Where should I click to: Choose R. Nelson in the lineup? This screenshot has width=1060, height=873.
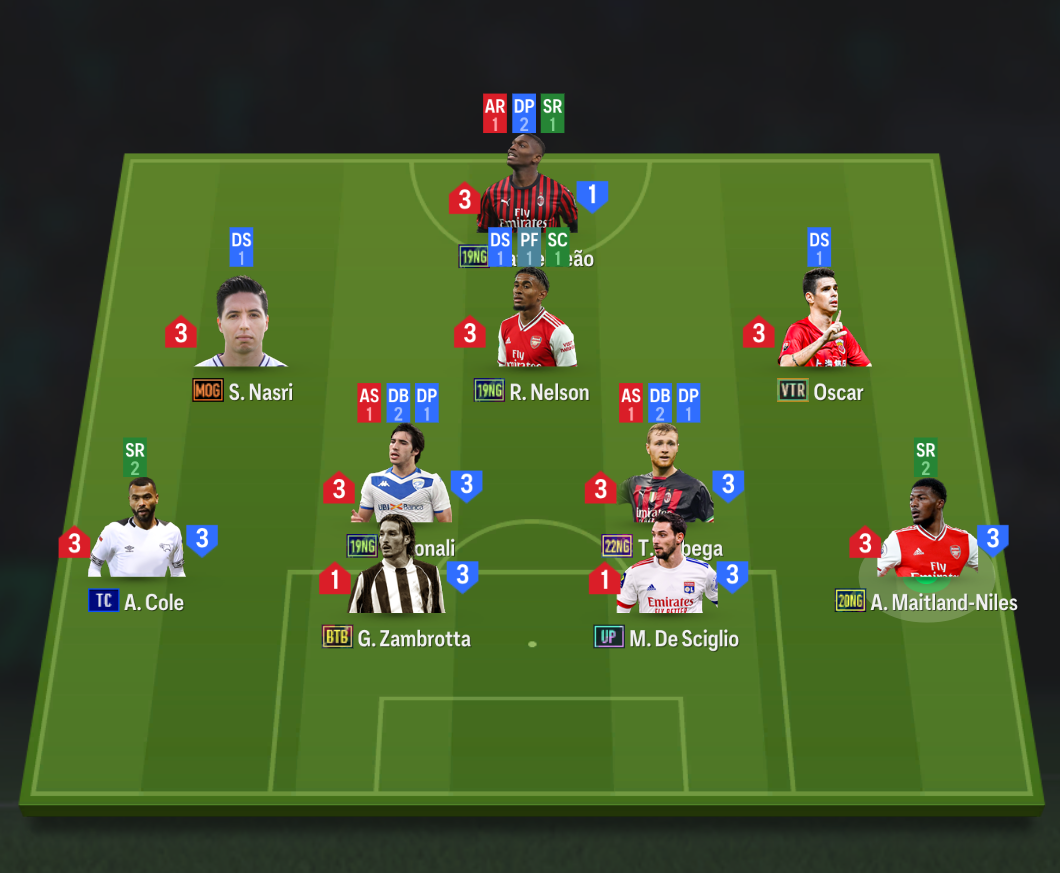tap(536, 322)
